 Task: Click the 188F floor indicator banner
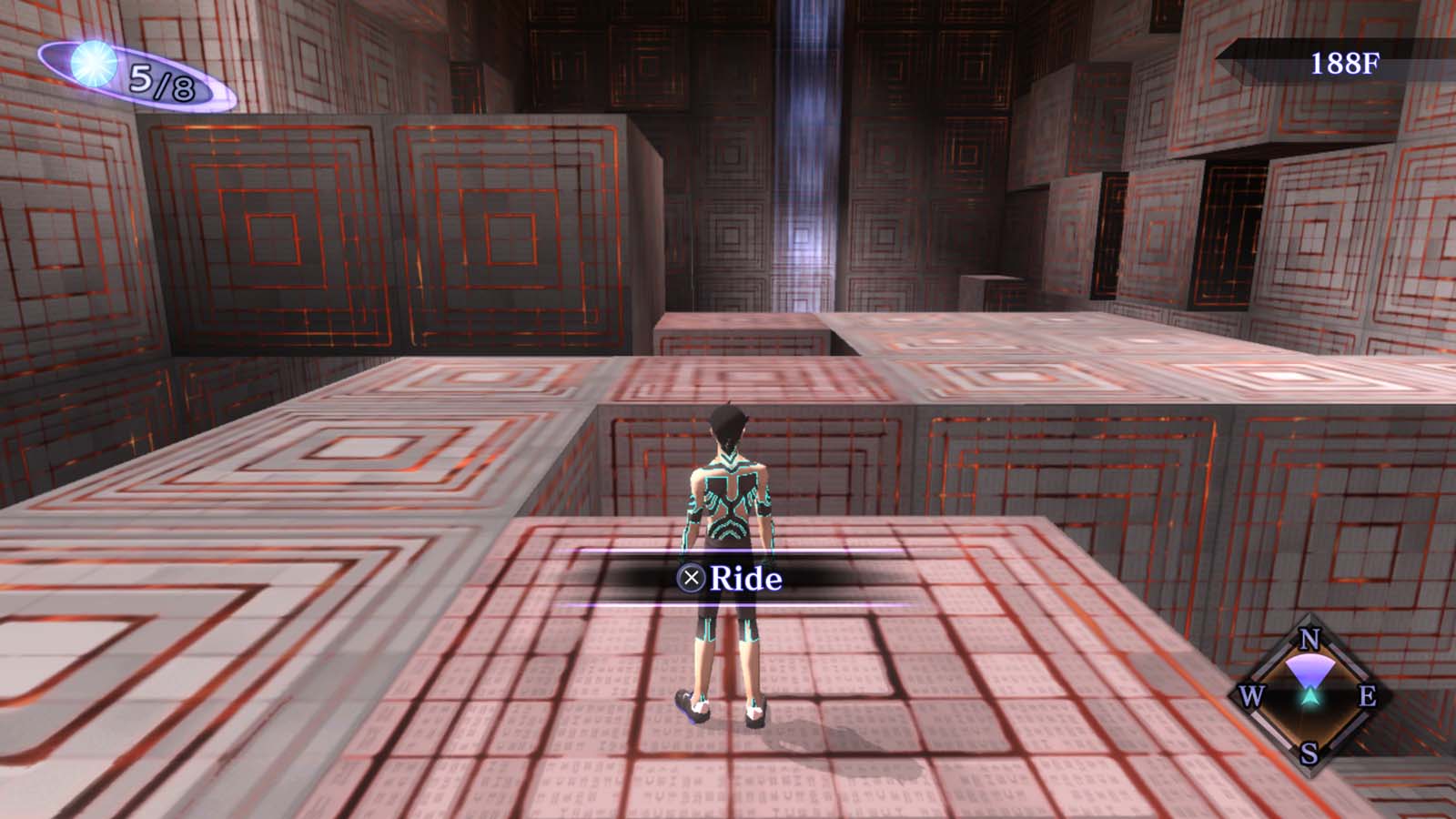tap(1344, 61)
